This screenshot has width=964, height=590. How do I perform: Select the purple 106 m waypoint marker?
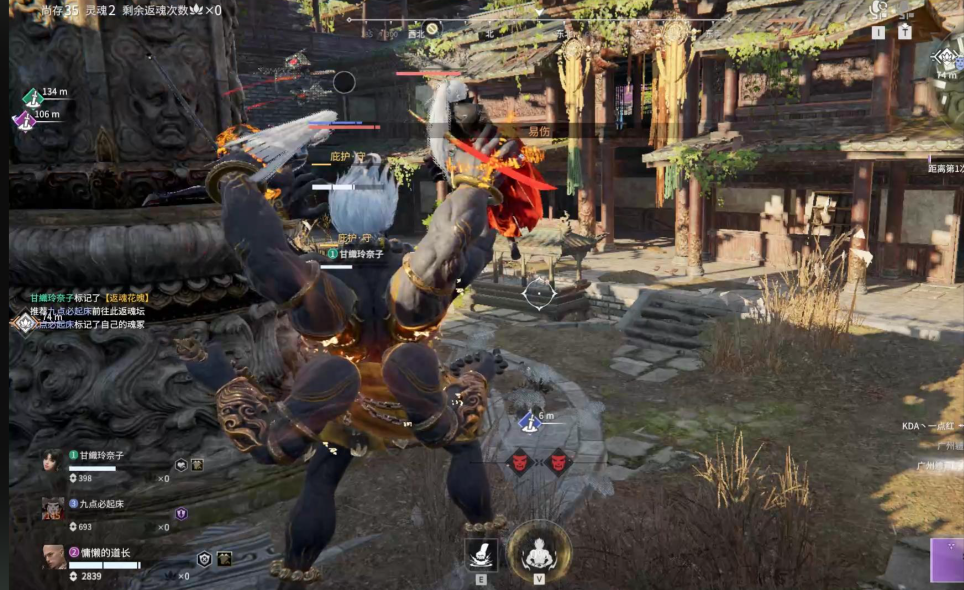[x=24, y=119]
